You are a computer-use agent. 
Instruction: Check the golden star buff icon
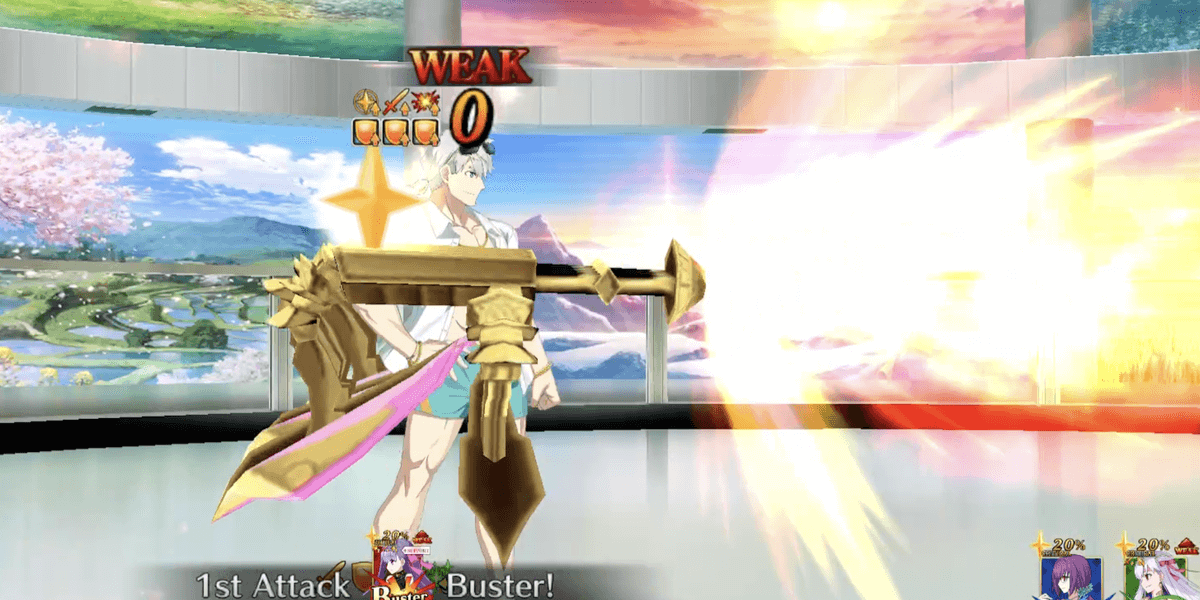pos(366,103)
